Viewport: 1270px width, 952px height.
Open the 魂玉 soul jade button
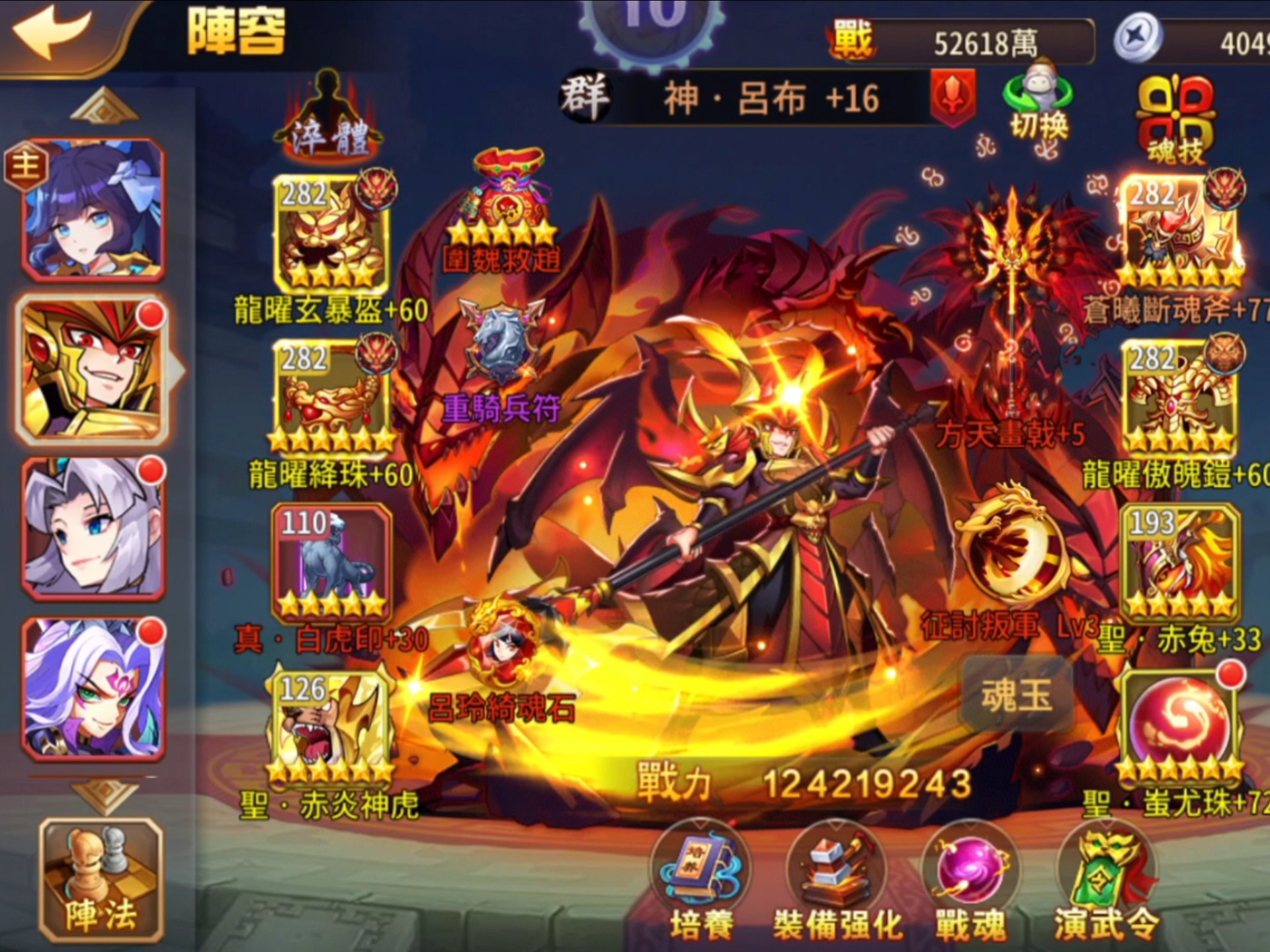coord(1017,696)
